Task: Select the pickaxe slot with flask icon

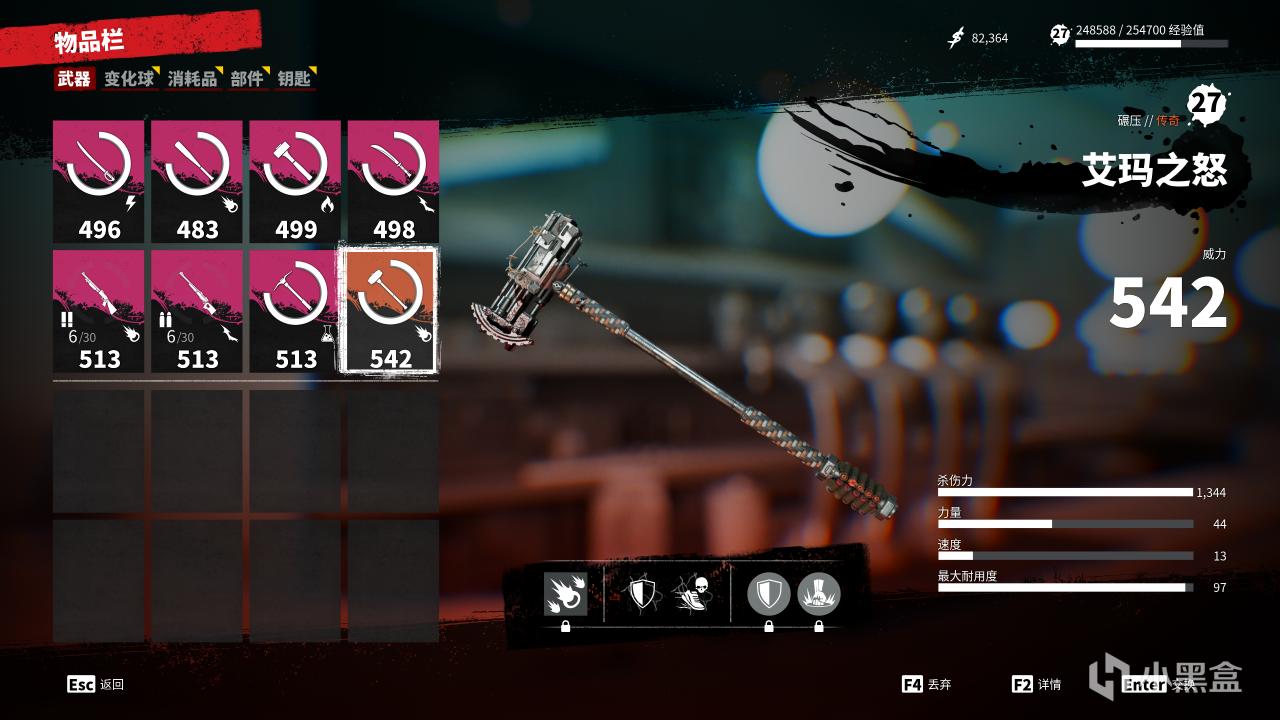Action: pyautogui.click(x=296, y=311)
